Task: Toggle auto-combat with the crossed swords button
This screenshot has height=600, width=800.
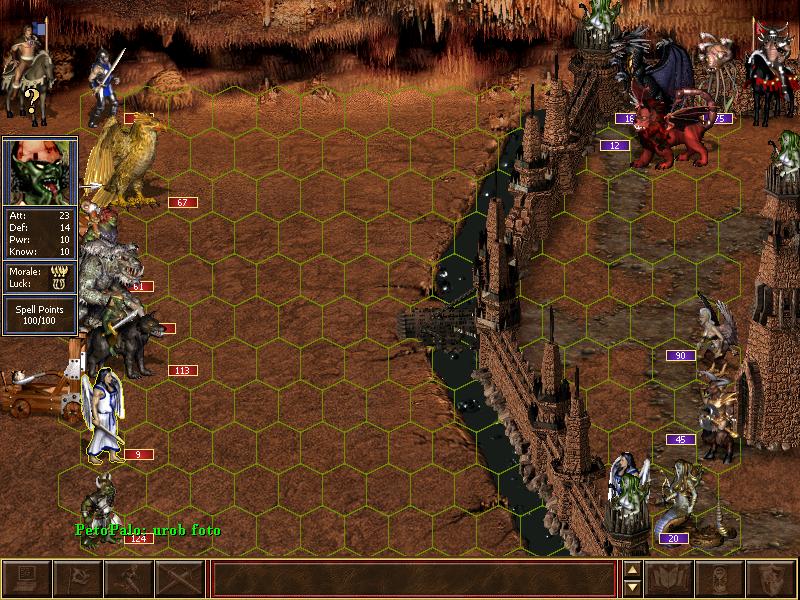Action: [x=180, y=578]
